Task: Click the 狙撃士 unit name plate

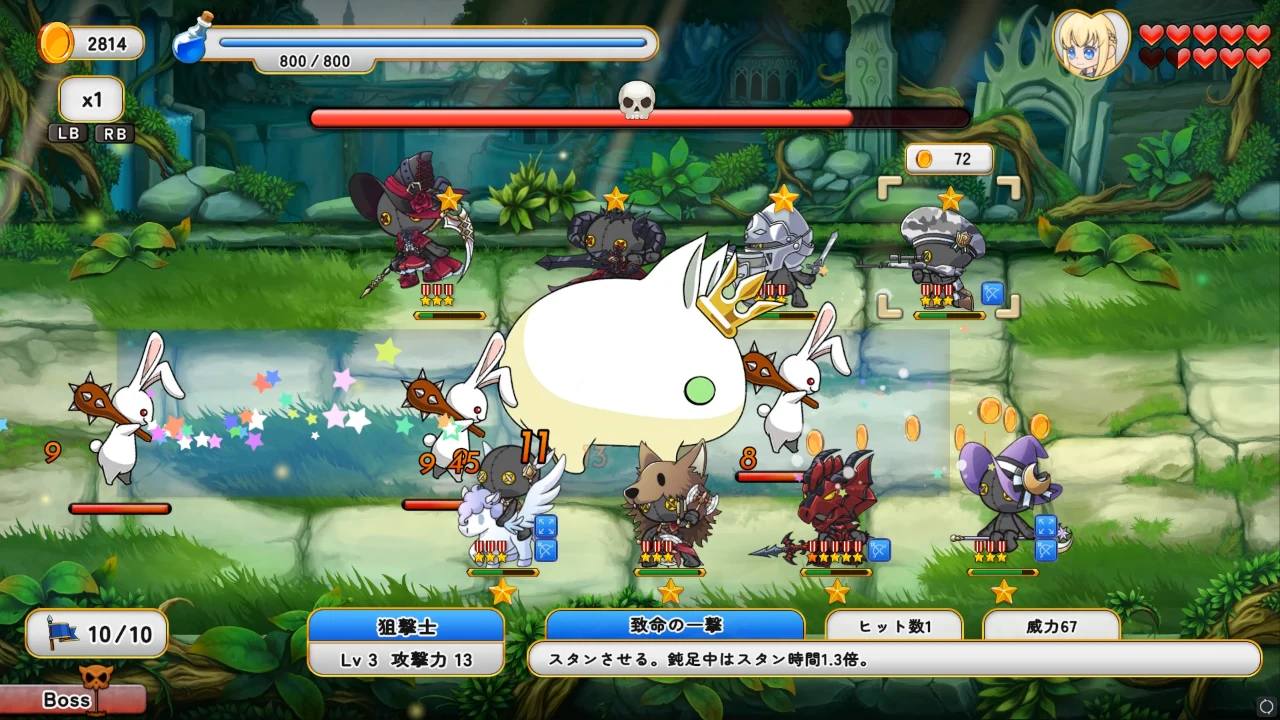Action: pos(407,625)
